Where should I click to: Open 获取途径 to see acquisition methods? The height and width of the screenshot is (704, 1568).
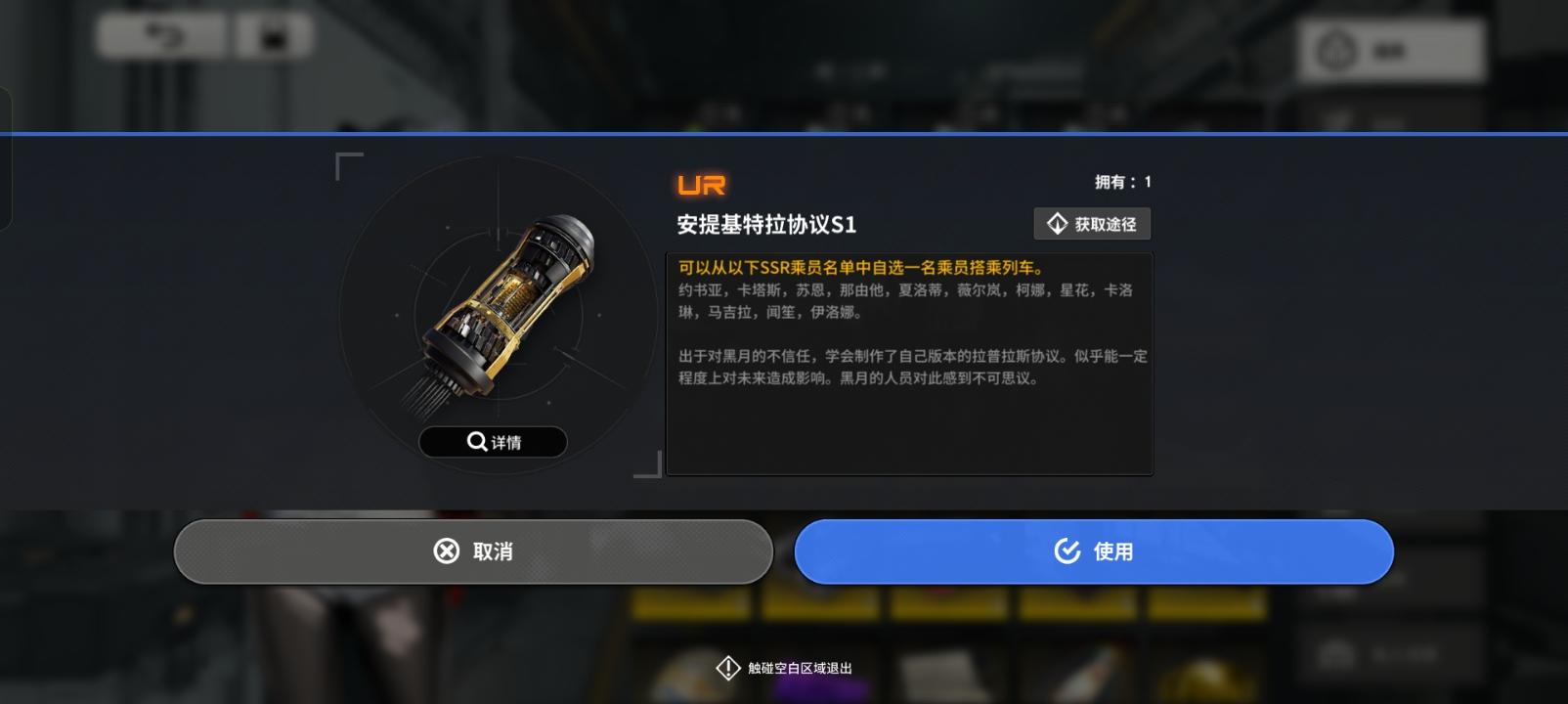pyautogui.click(x=1092, y=223)
